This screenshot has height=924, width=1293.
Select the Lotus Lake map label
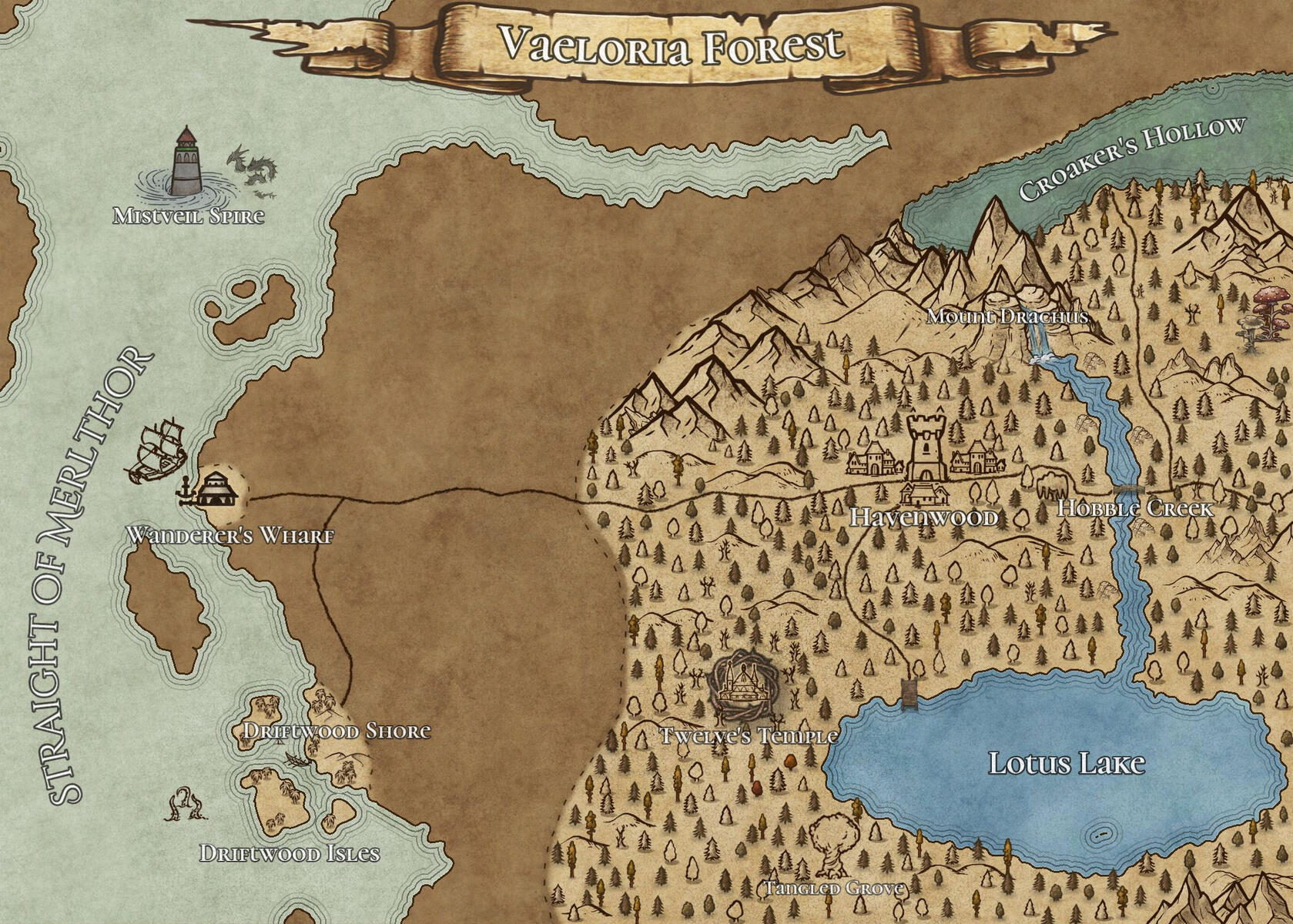click(1066, 763)
